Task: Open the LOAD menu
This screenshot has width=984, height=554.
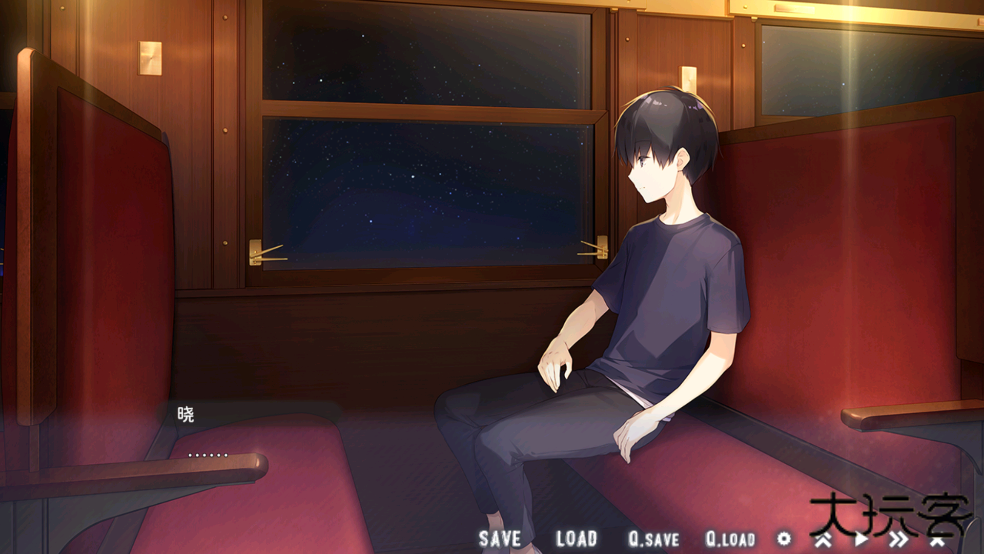Action: tap(577, 538)
